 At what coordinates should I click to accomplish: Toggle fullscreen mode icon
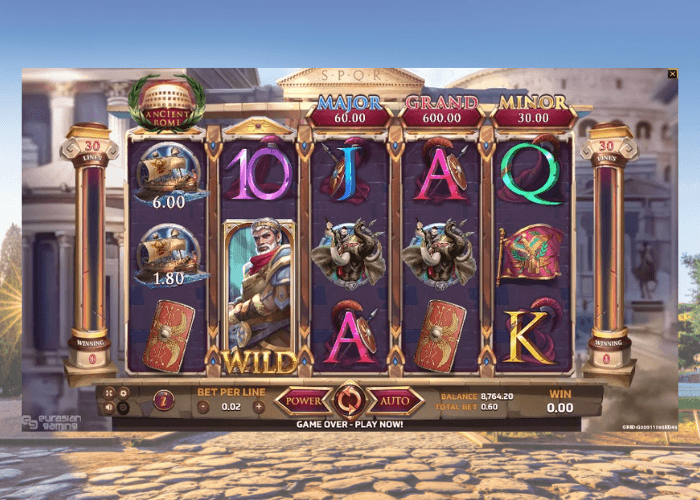coord(109,393)
